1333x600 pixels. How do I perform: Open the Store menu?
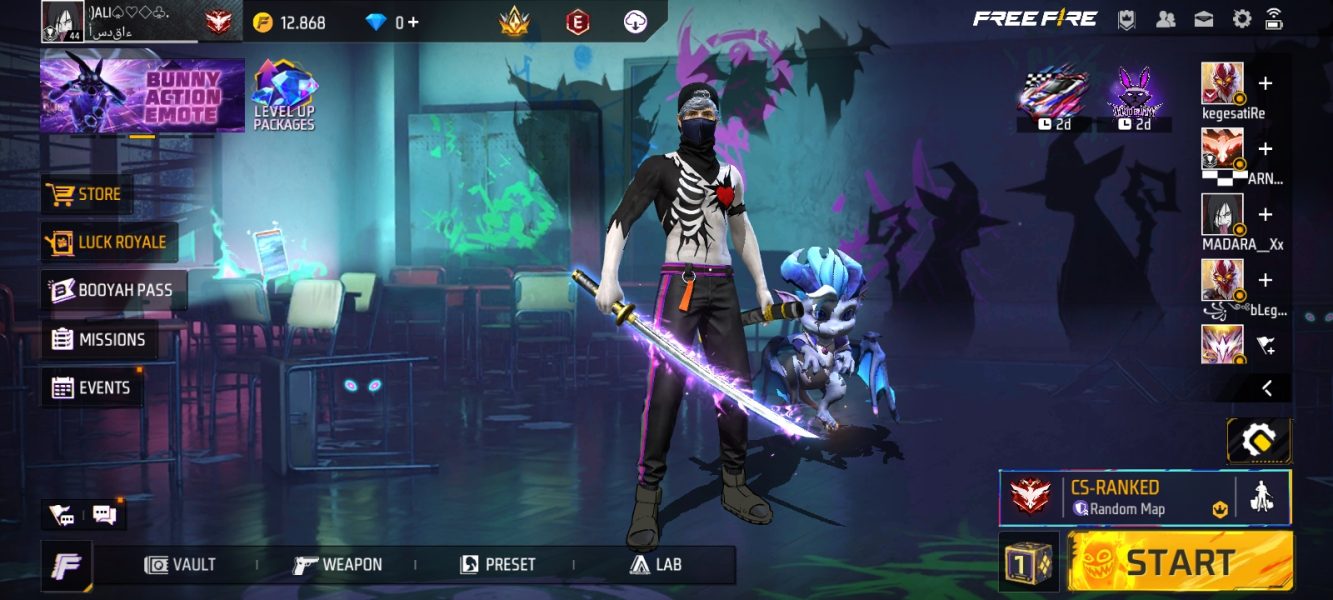tap(87, 194)
